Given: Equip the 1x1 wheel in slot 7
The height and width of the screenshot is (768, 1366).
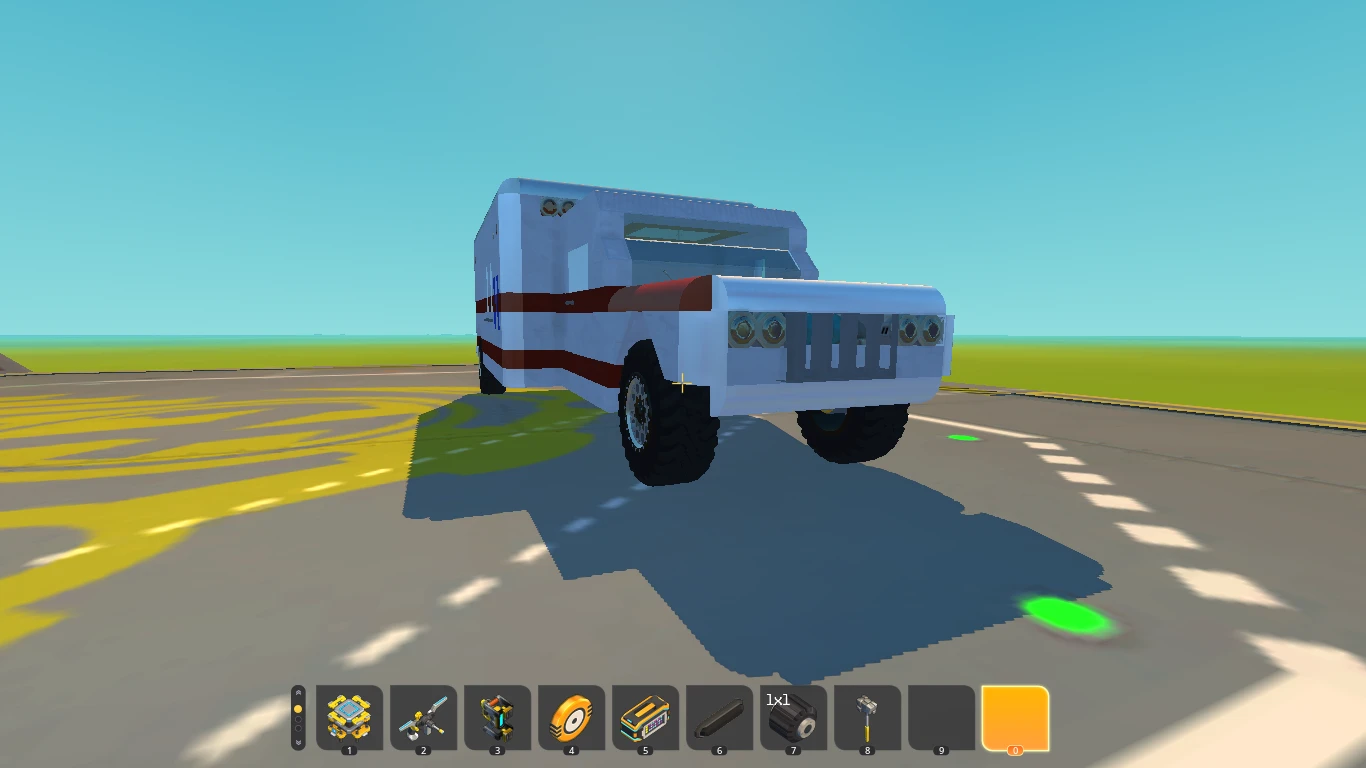Looking at the screenshot, I should click(x=792, y=718).
